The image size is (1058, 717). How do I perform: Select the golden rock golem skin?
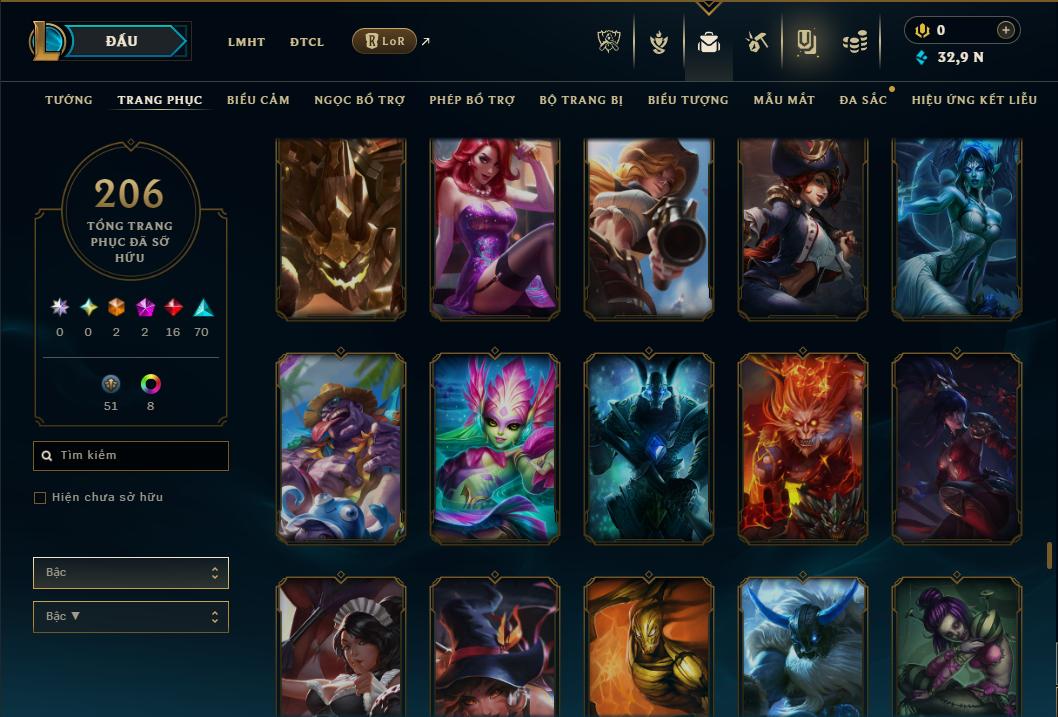coord(341,230)
